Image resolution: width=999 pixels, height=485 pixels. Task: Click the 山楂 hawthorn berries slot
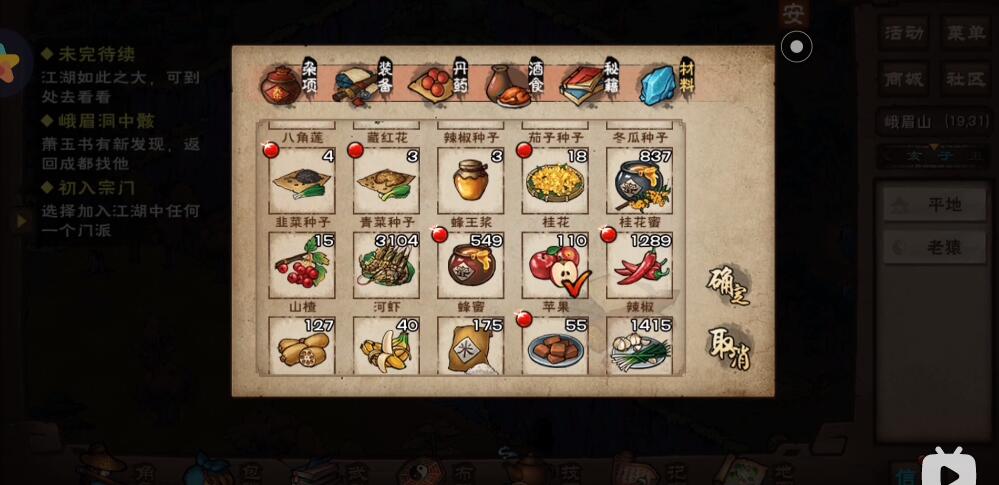click(x=302, y=266)
